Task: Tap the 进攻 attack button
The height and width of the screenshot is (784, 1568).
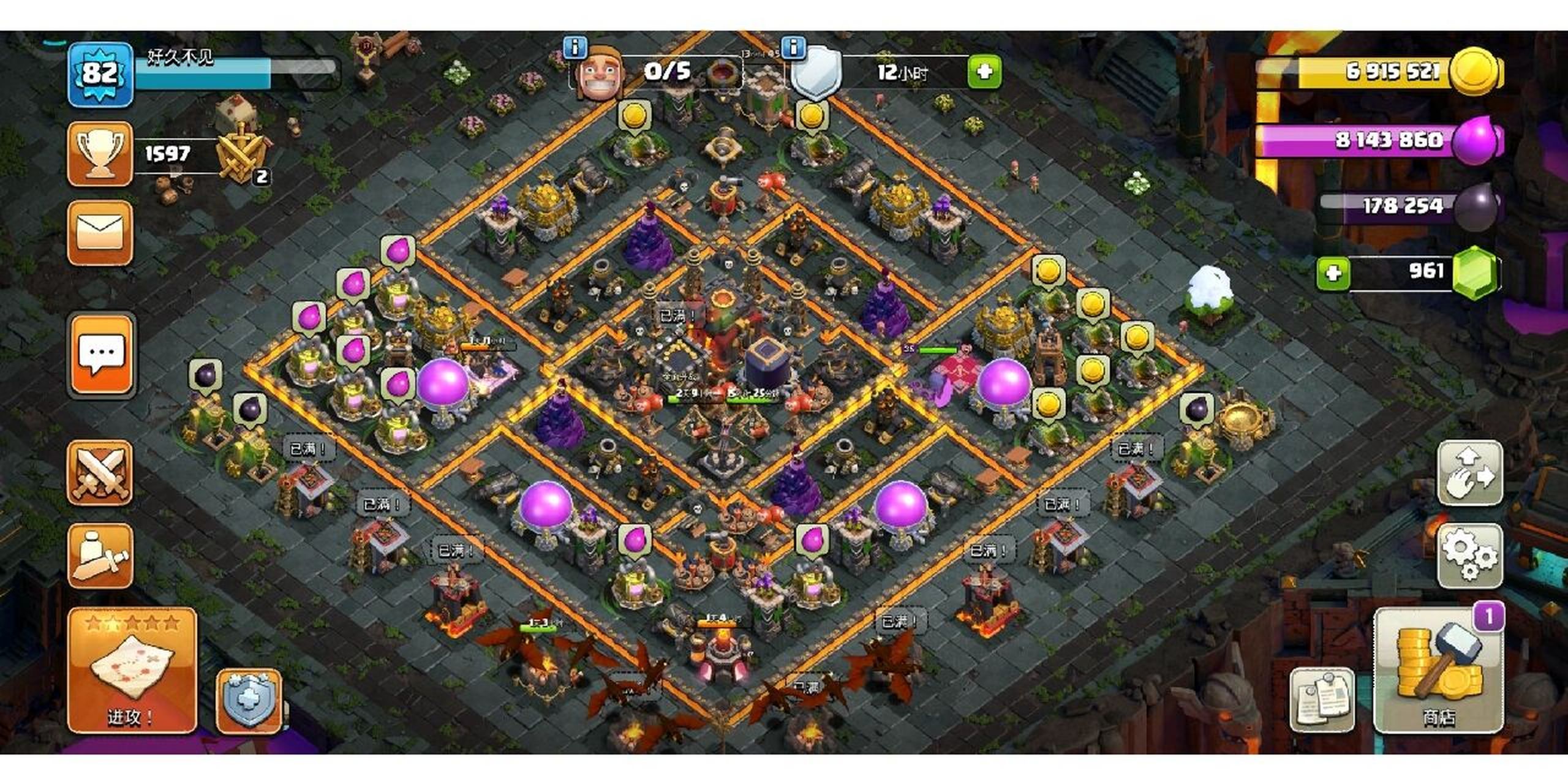Action: click(x=132, y=671)
